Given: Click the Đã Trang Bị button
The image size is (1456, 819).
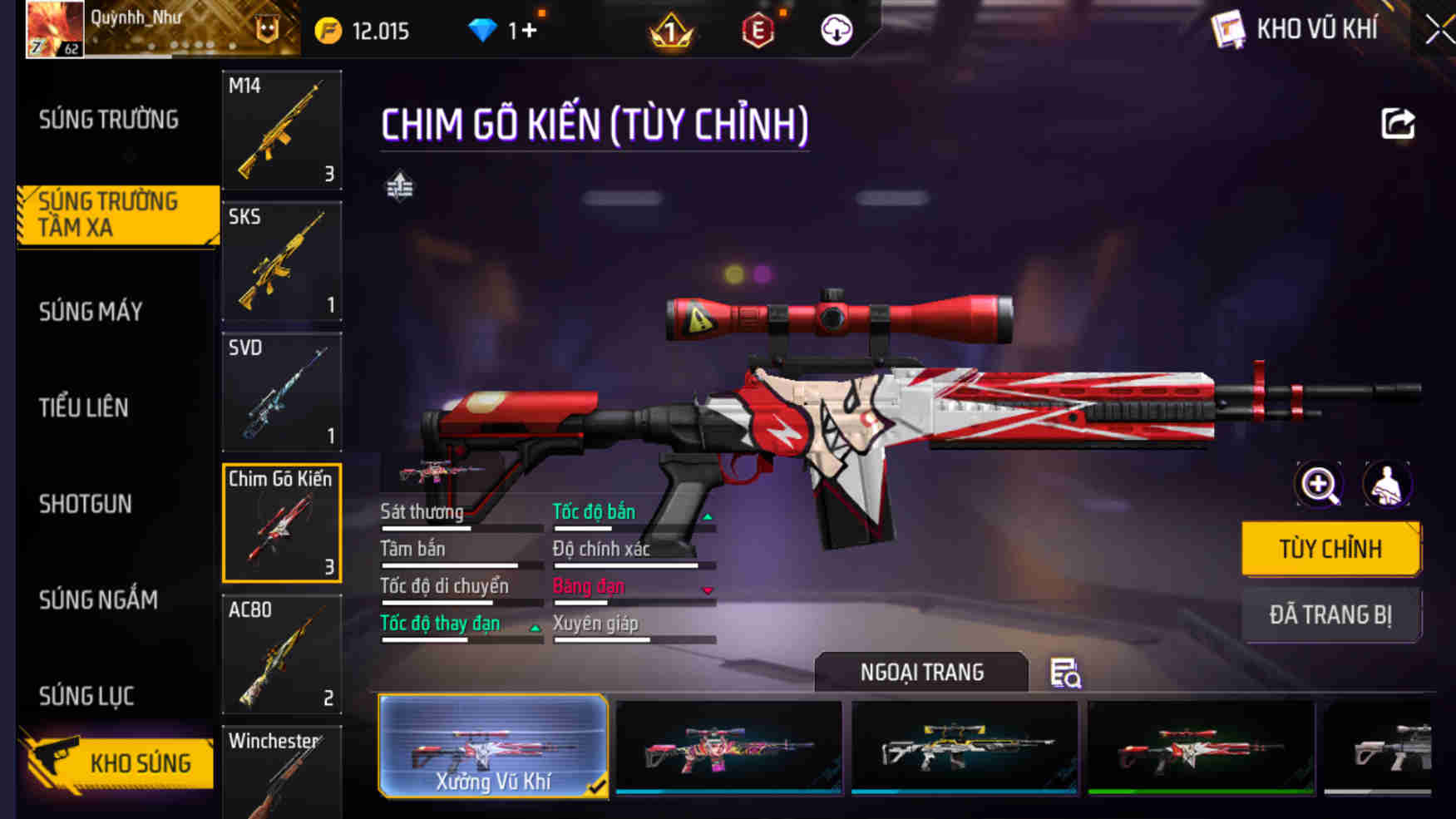Looking at the screenshot, I should [1330, 615].
